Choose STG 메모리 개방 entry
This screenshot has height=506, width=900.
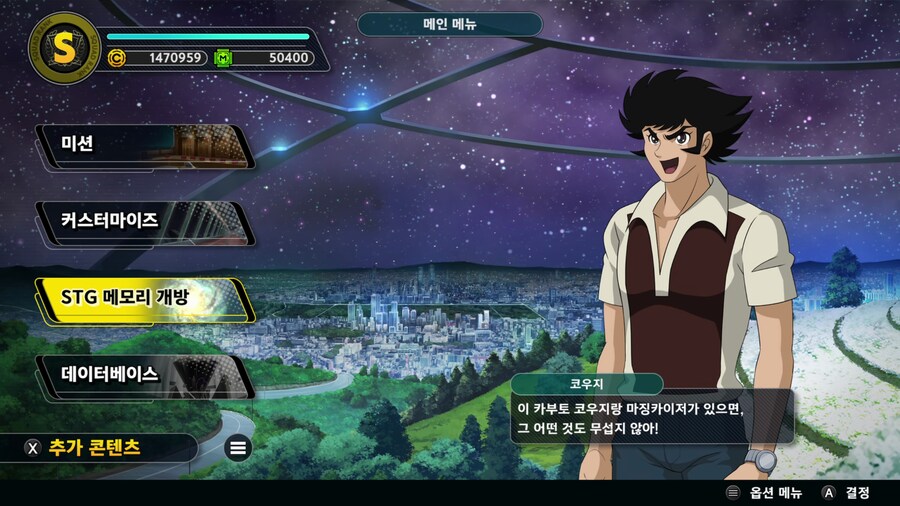click(x=140, y=298)
